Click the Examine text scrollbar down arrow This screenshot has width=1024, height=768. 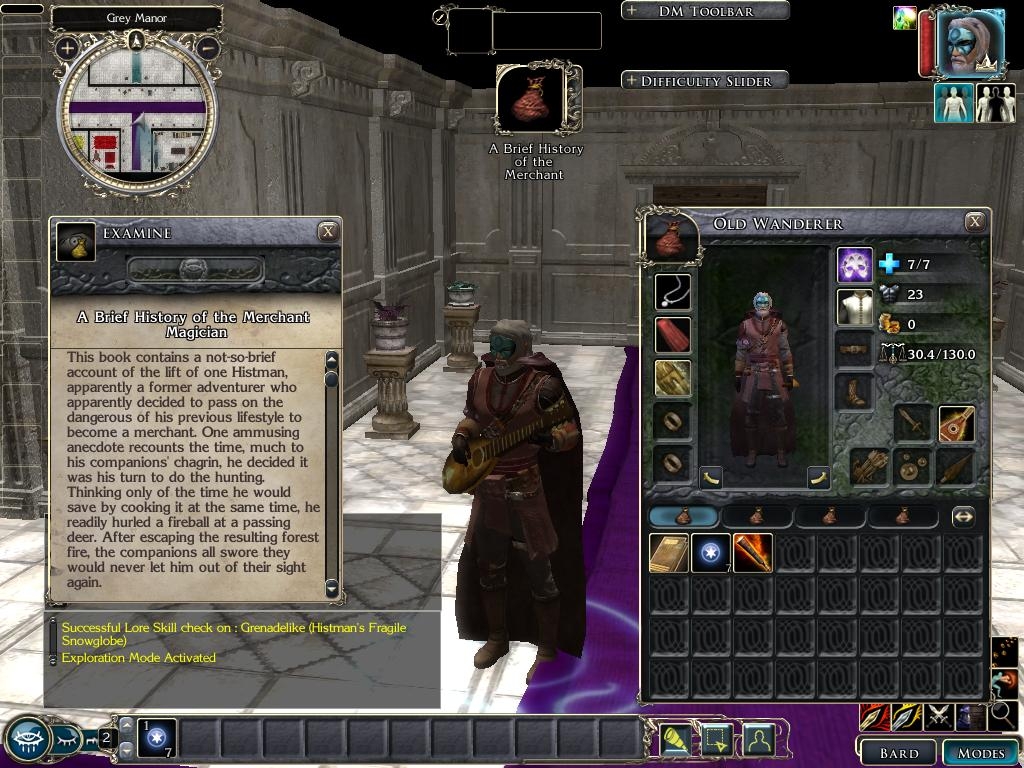[x=332, y=588]
